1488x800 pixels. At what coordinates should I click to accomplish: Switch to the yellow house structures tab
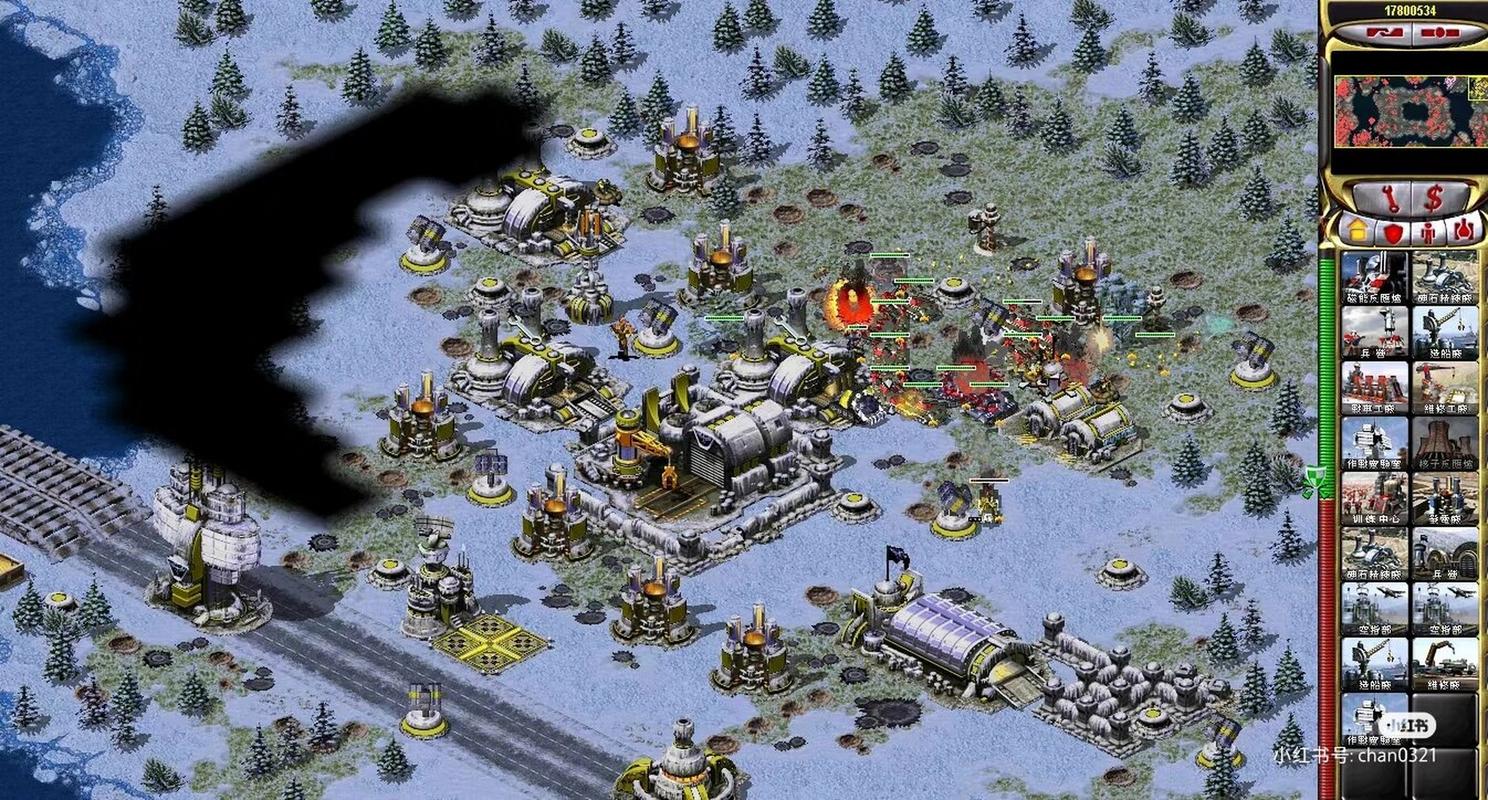(x=1357, y=232)
